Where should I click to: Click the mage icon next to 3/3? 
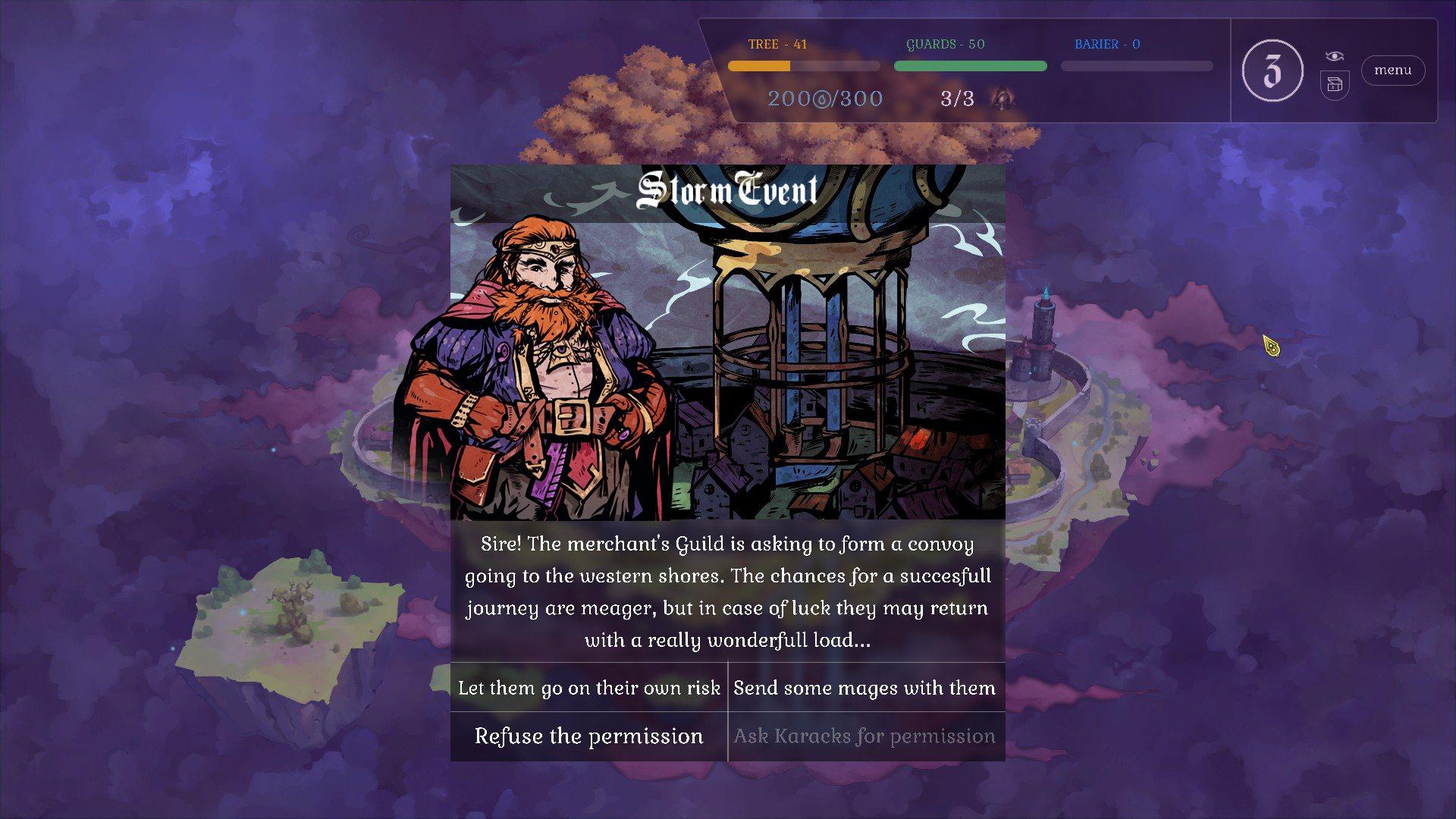coord(1001,99)
